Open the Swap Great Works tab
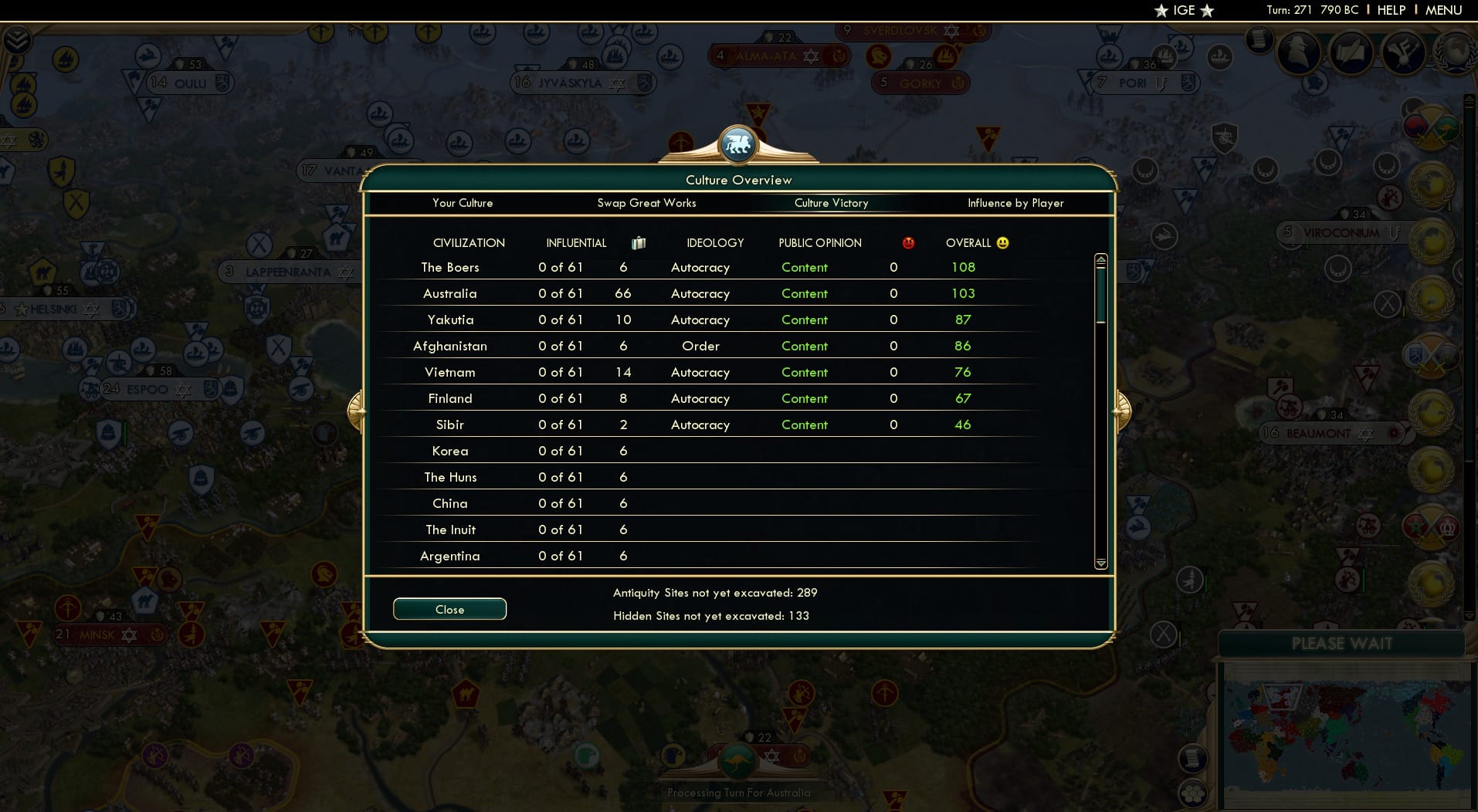 [647, 203]
